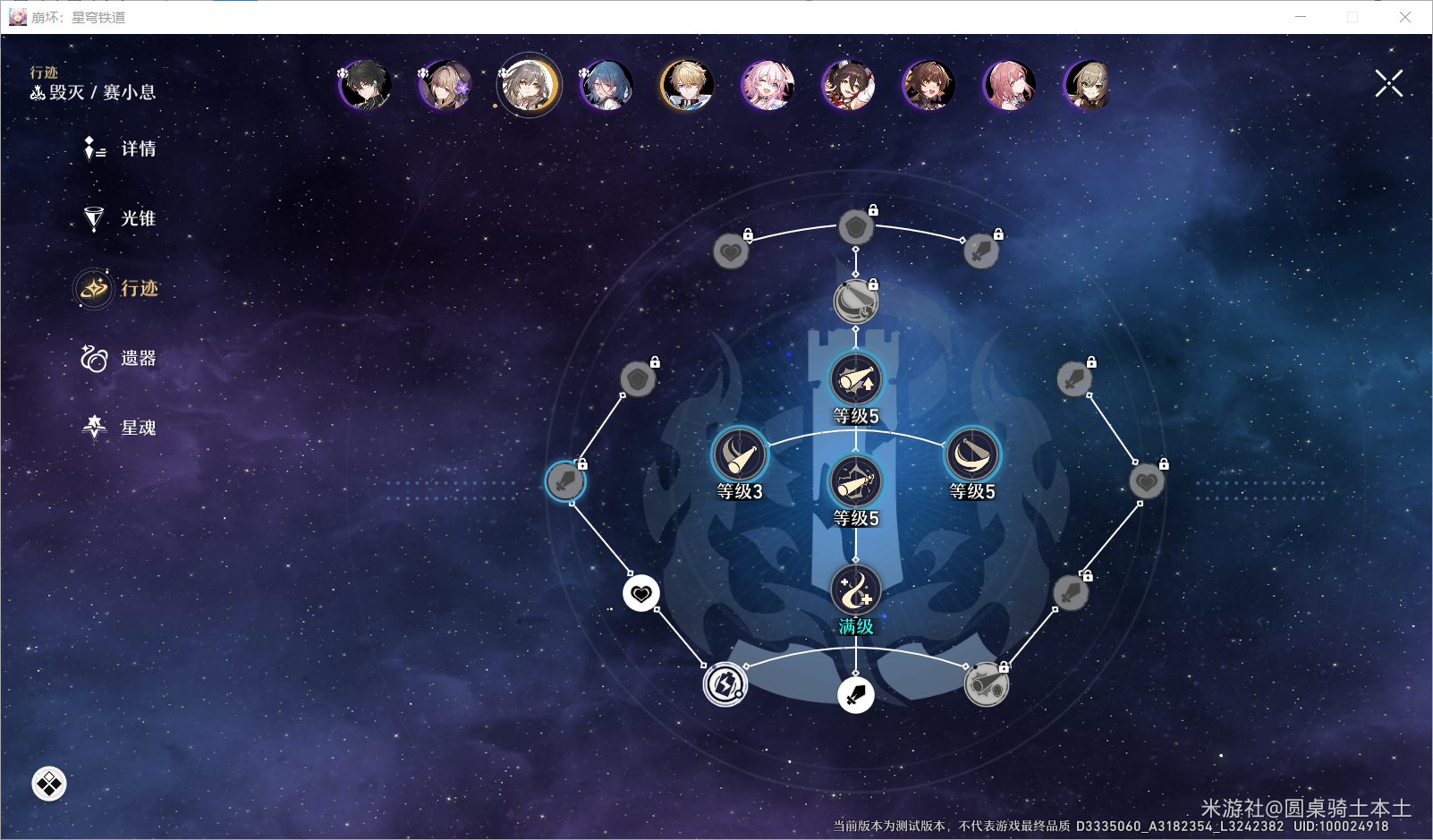This screenshot has width=1433, height=840.
Task: Choose the pink-haired girl's portrait
Action: point(767,86)
